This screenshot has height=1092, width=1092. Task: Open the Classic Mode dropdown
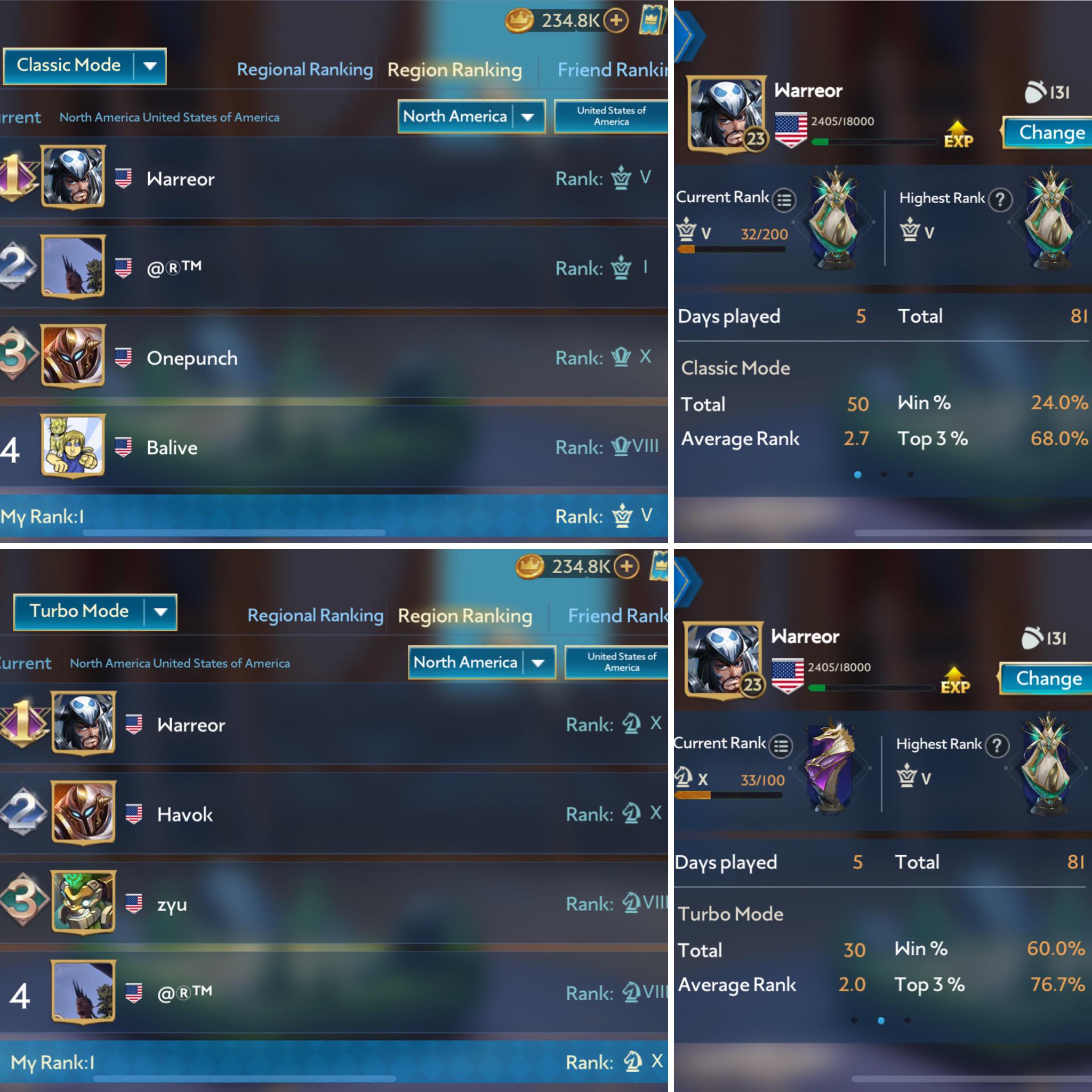(84, 66)
